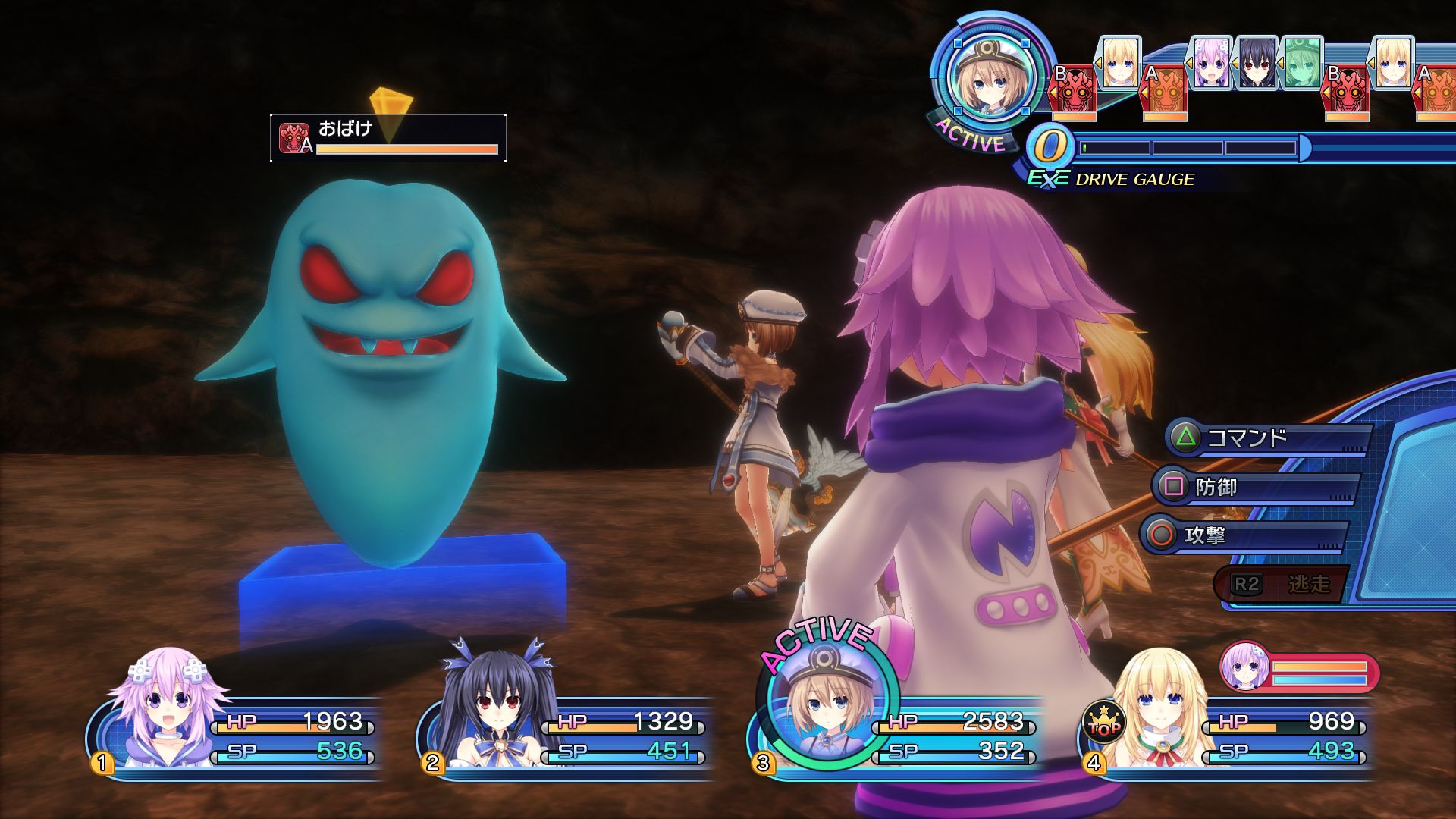This screenshot has width=1456, height=819.
Task: Click Noire's portrait in the turn order bar
Action: tap(1257, 64)
